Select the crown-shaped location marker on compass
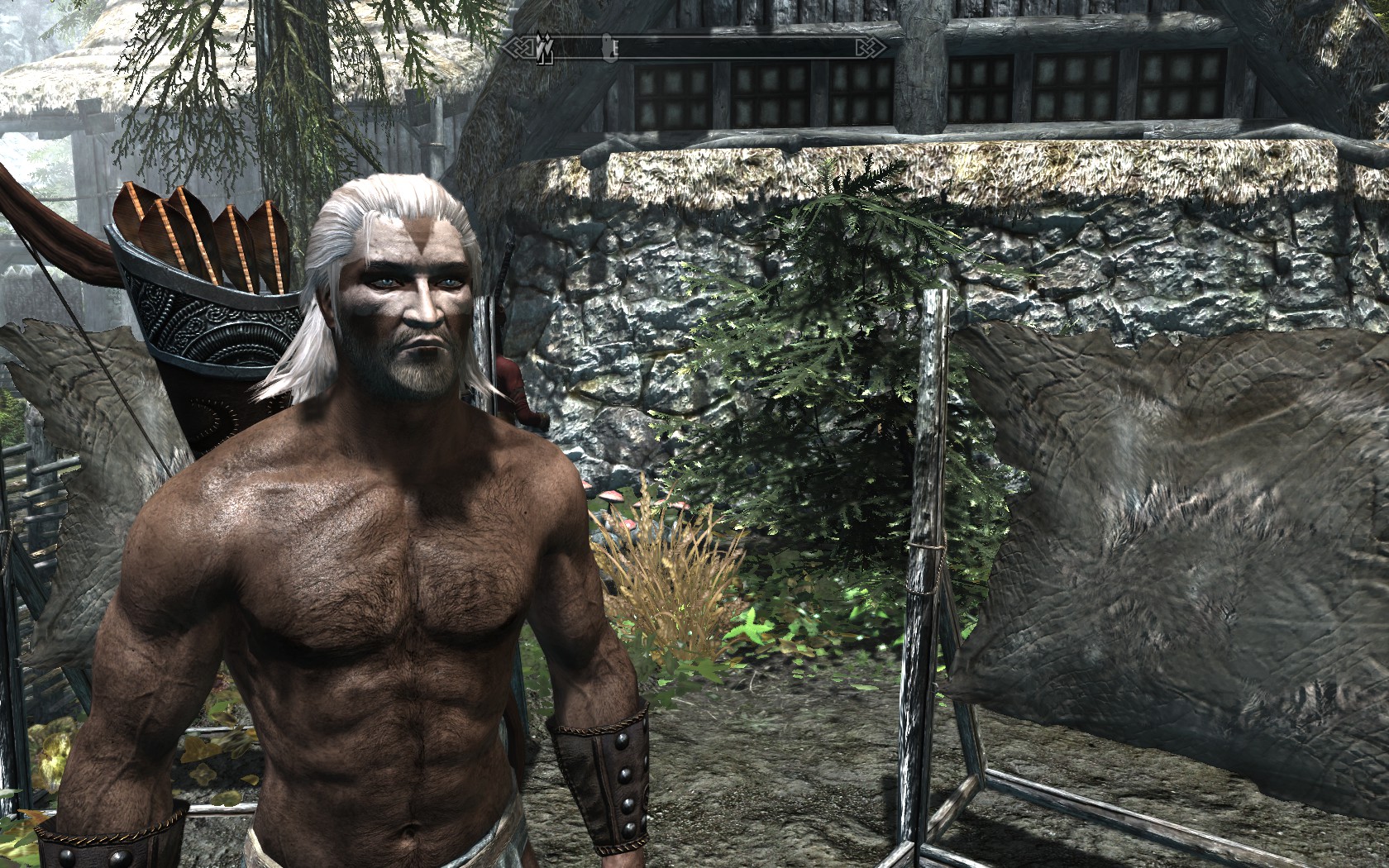The image size is (1389, 868). pos(543,50)
